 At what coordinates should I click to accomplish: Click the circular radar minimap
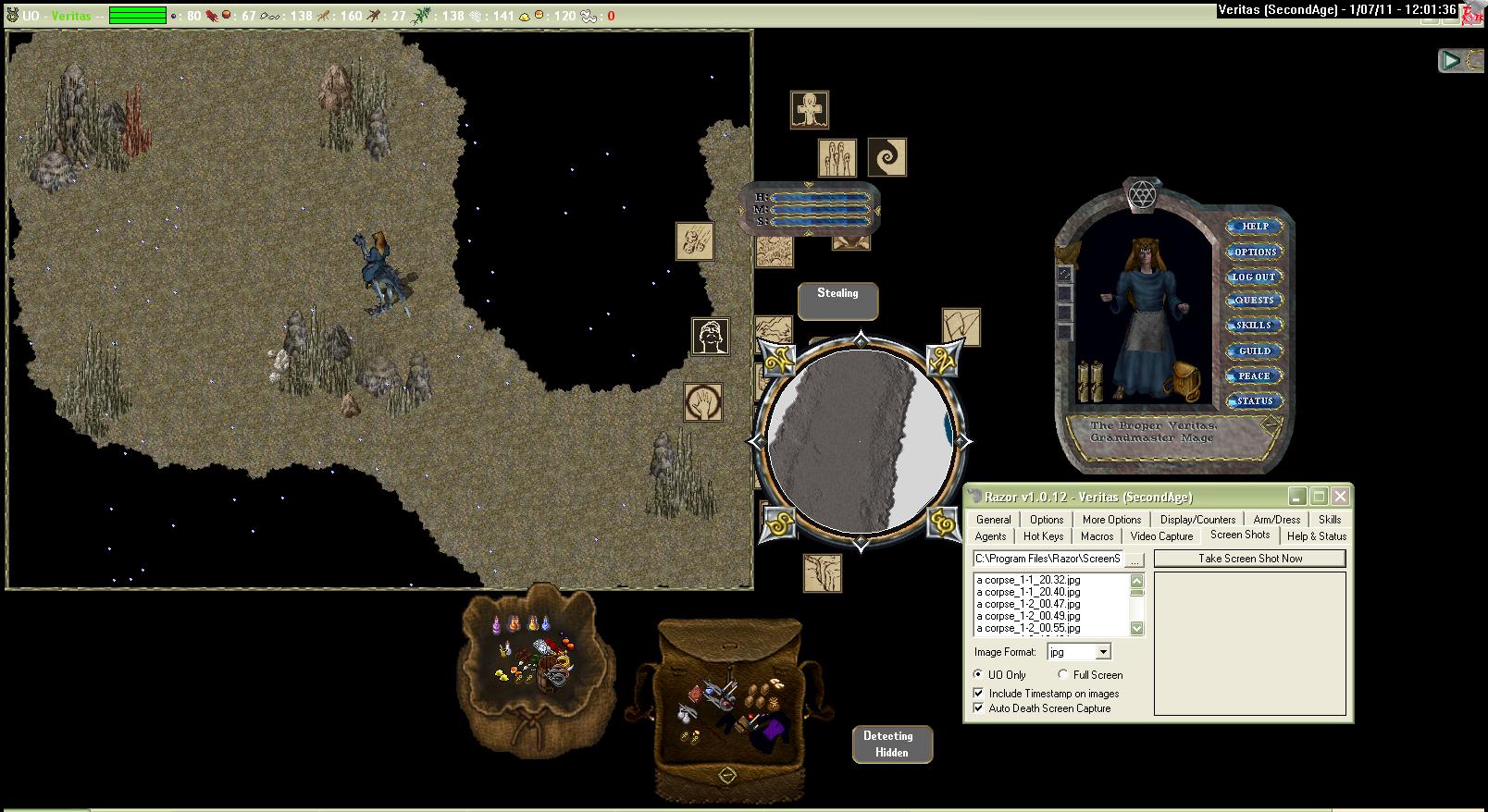click(x=861, y=442)
